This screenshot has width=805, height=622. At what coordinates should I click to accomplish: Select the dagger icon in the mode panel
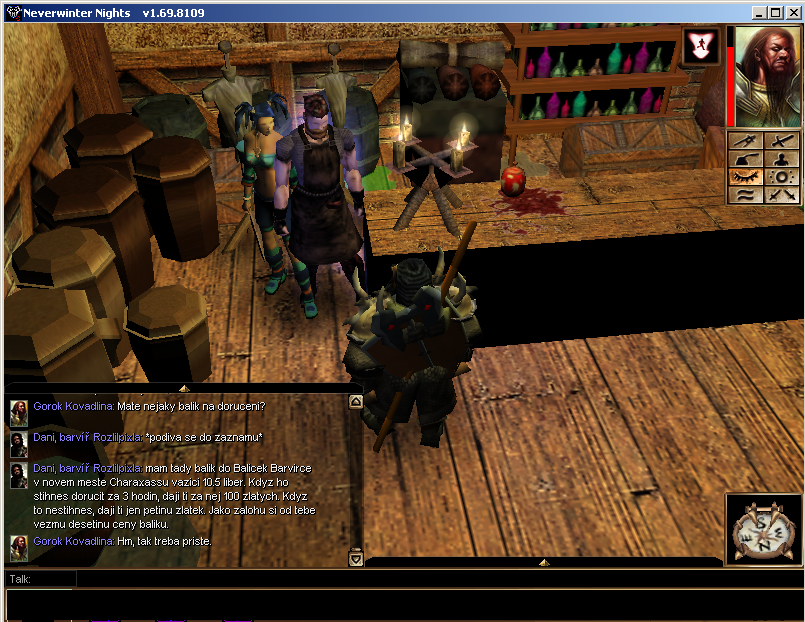point(745,141)
